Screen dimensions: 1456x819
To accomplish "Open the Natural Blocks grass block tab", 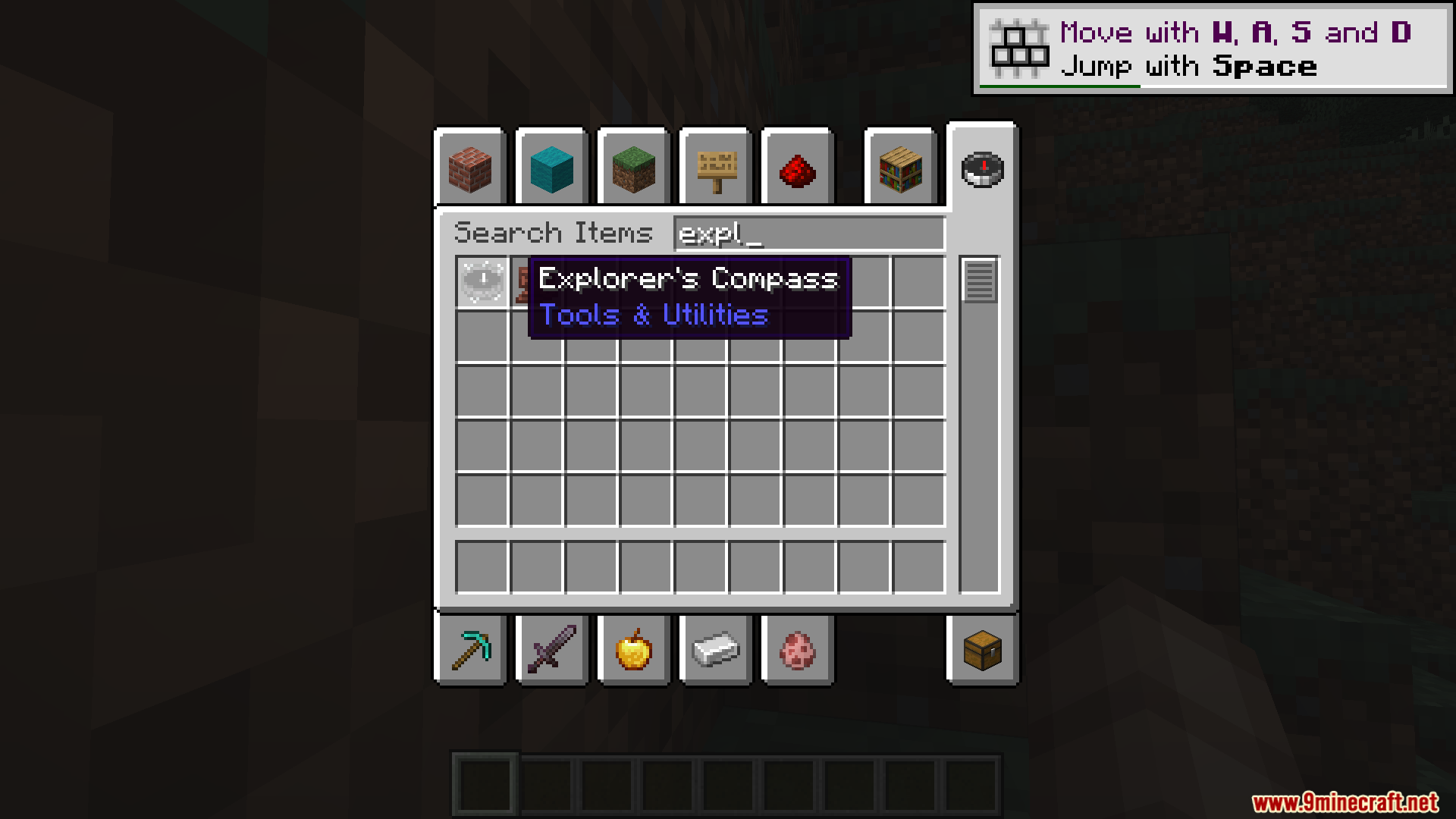I will click(x=633, y=170).
